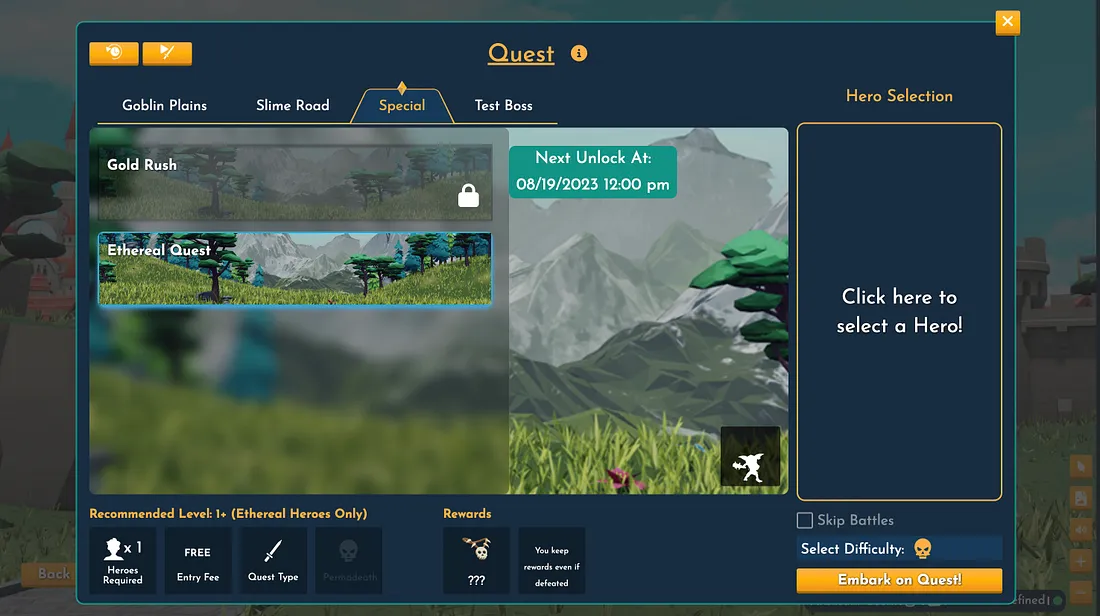Screen dimensions: 1100x616
Task: View the goblin enemy icon on the preview
Action: (750, 457)
